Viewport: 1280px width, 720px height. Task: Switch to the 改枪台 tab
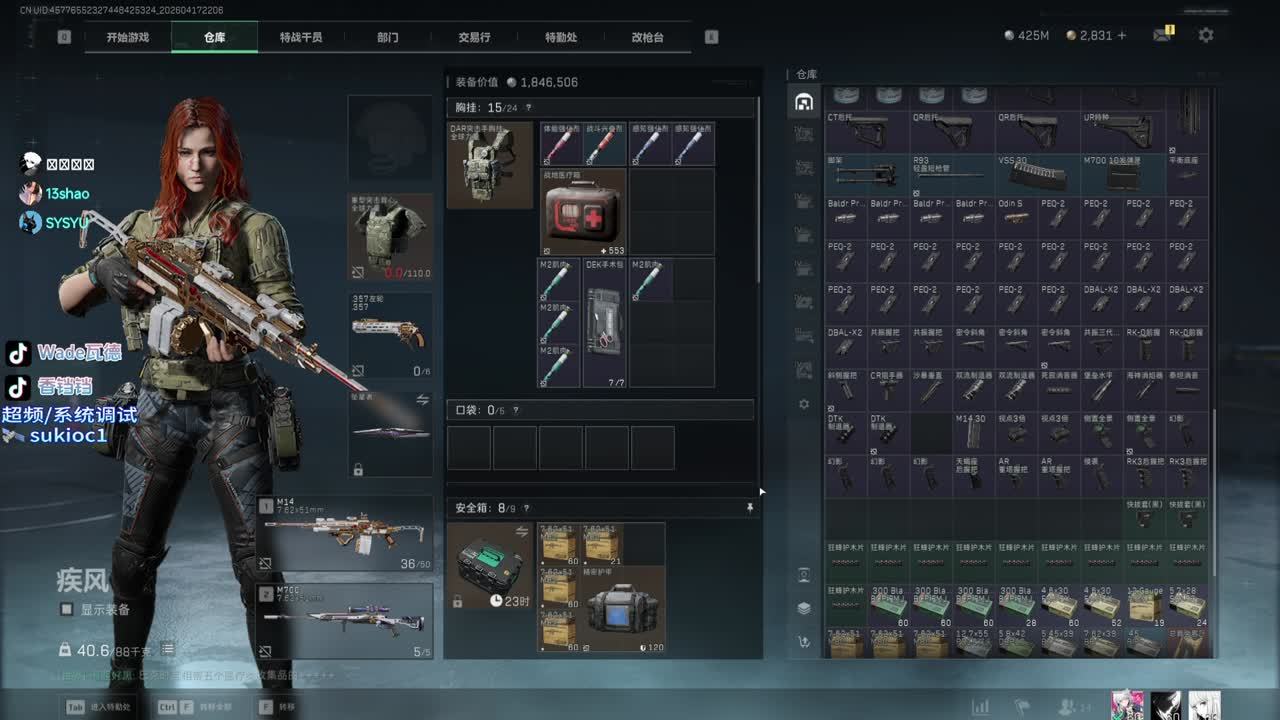[x=647, y=37]
